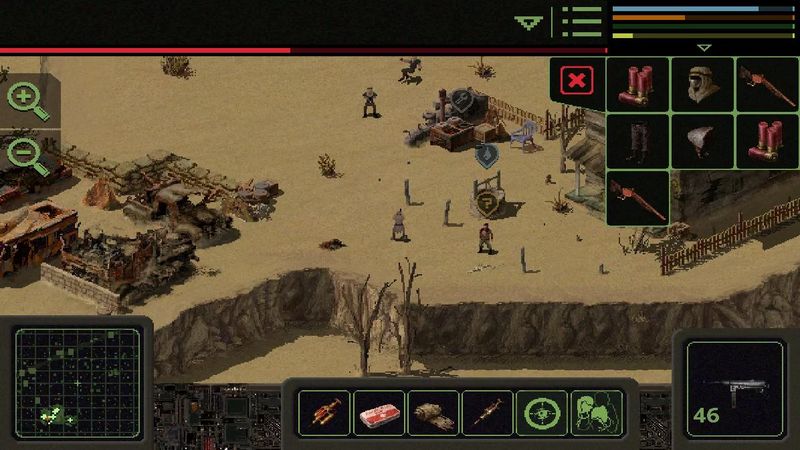Close the loot panel with the red X
Image resolution: width=800 pixels, height=450 pixels.
click(x=576, y=81)
